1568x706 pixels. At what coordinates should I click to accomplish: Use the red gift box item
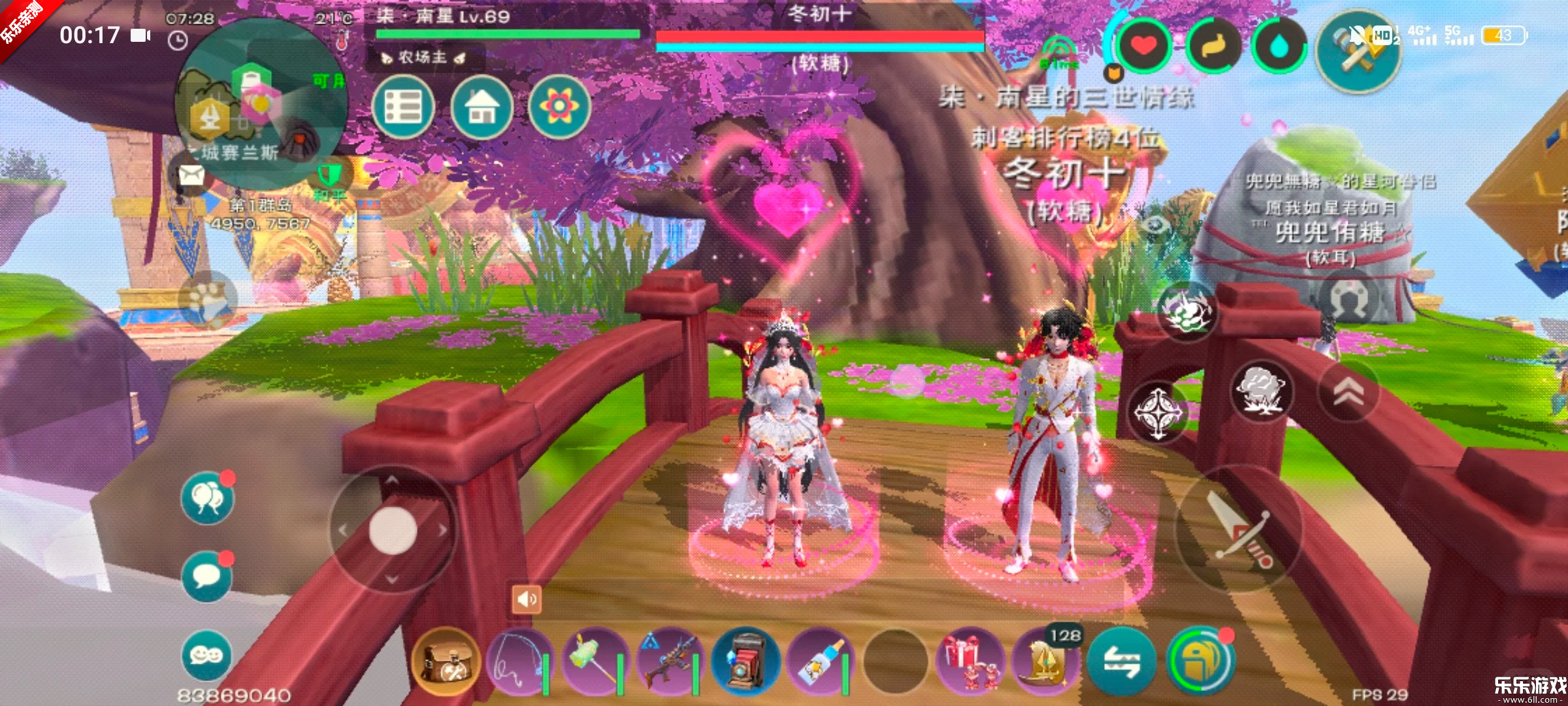click(x=971, y=662)
